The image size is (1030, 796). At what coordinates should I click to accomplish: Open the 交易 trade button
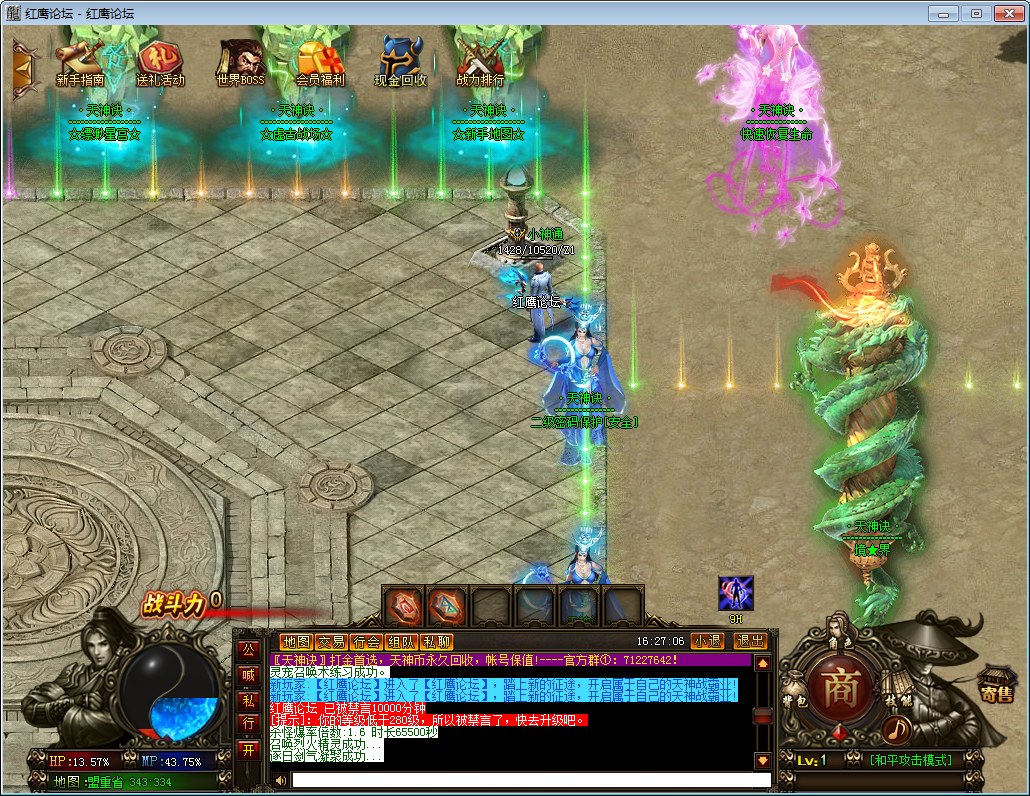331,642
